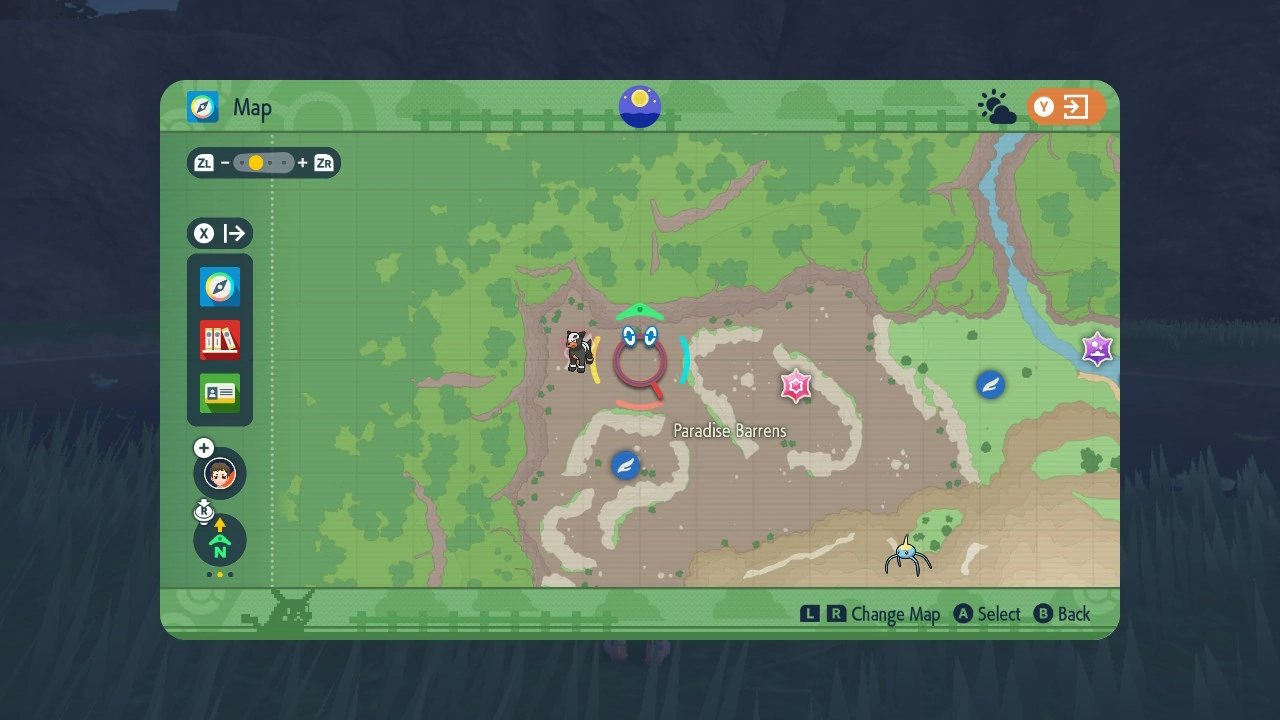Viewport: 1280px width, 720px height.
Task: Toggle the X sidebar collapse control
Action: 219,233
